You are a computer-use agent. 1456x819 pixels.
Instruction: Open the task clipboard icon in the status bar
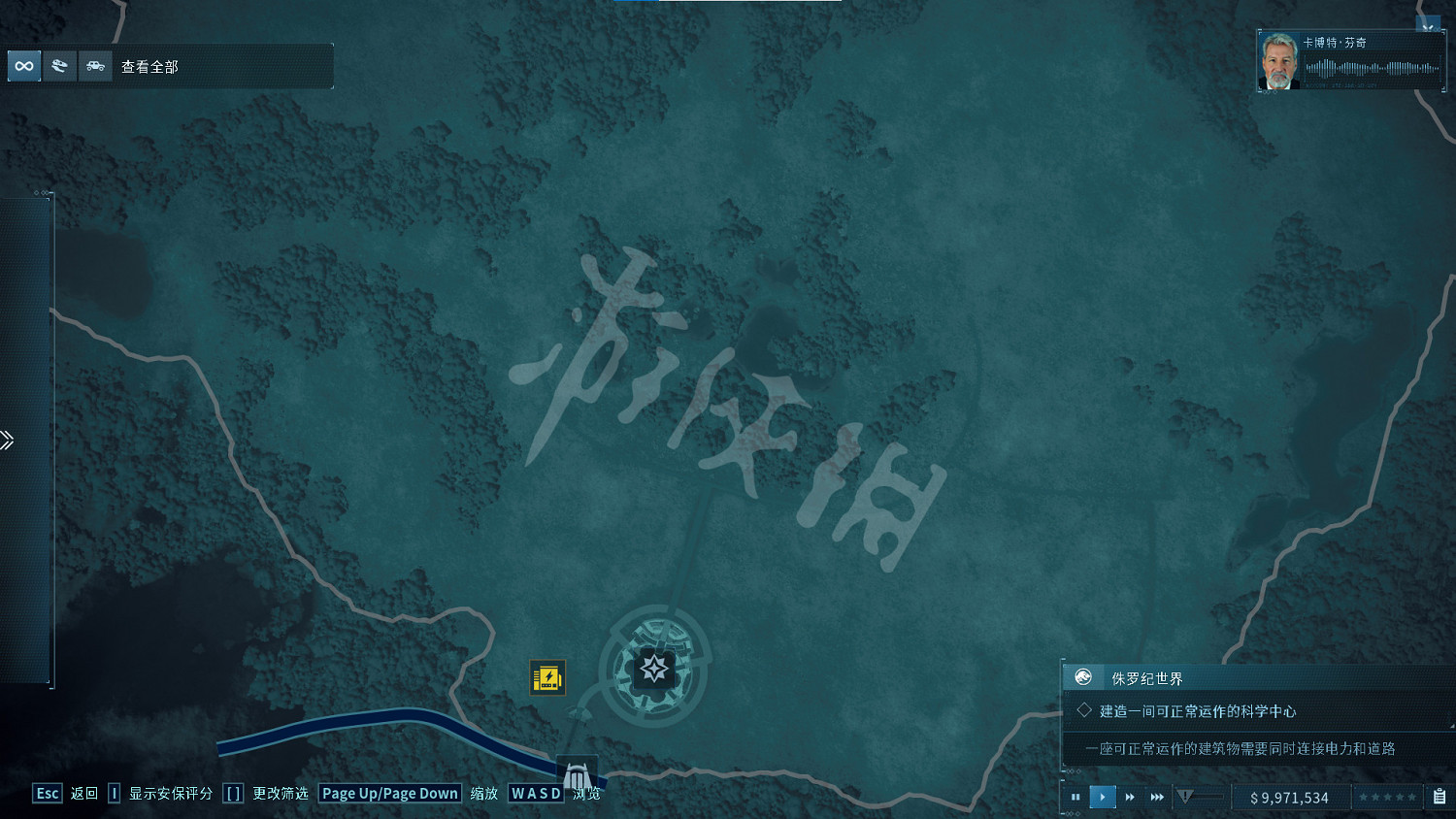pyautogui.click(x=1439, y=797)
